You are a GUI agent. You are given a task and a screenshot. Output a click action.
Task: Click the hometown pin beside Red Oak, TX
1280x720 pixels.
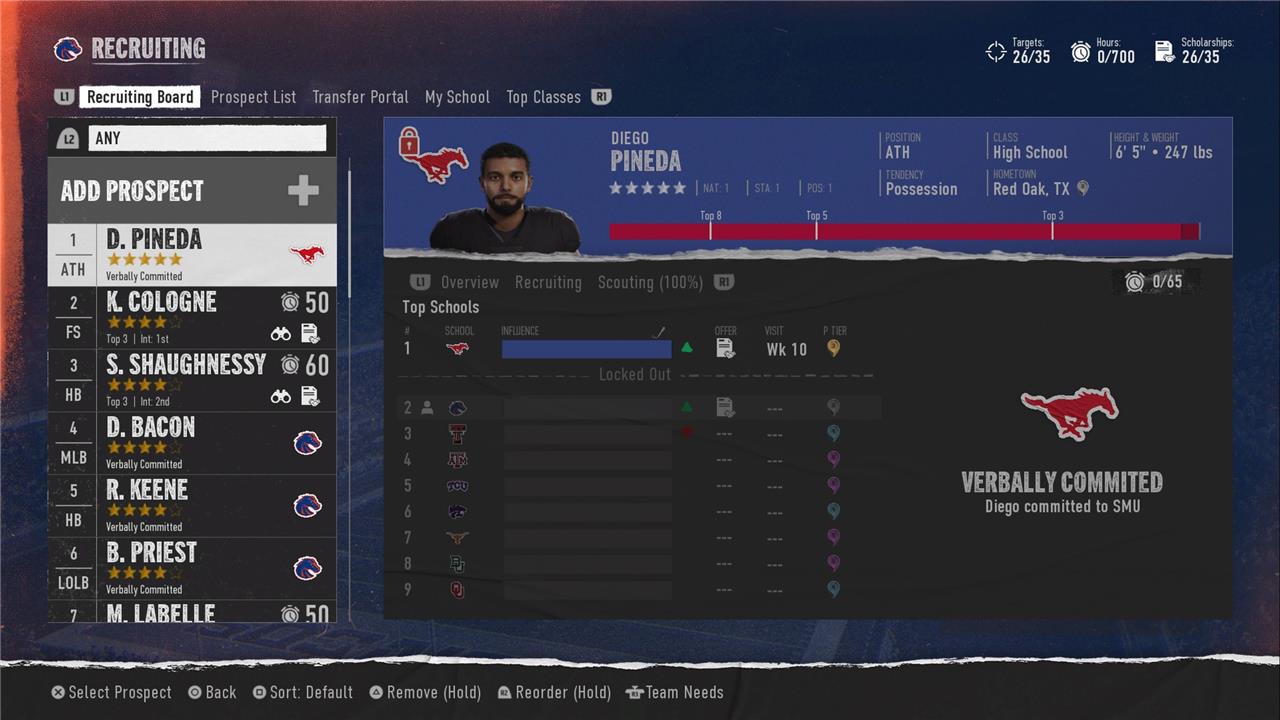tap(1082, 188)
